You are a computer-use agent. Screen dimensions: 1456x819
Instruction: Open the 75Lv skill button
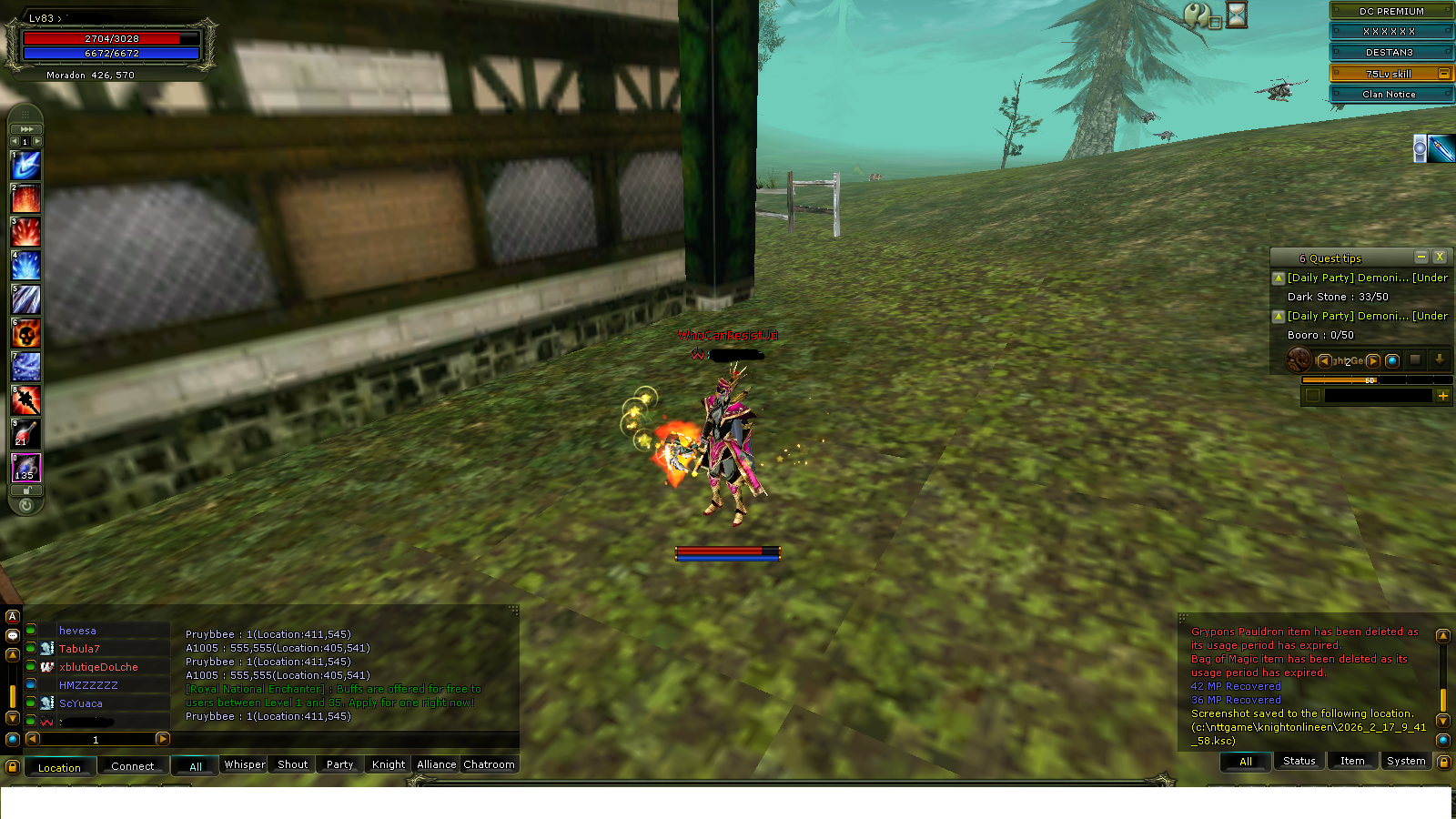1390,73
